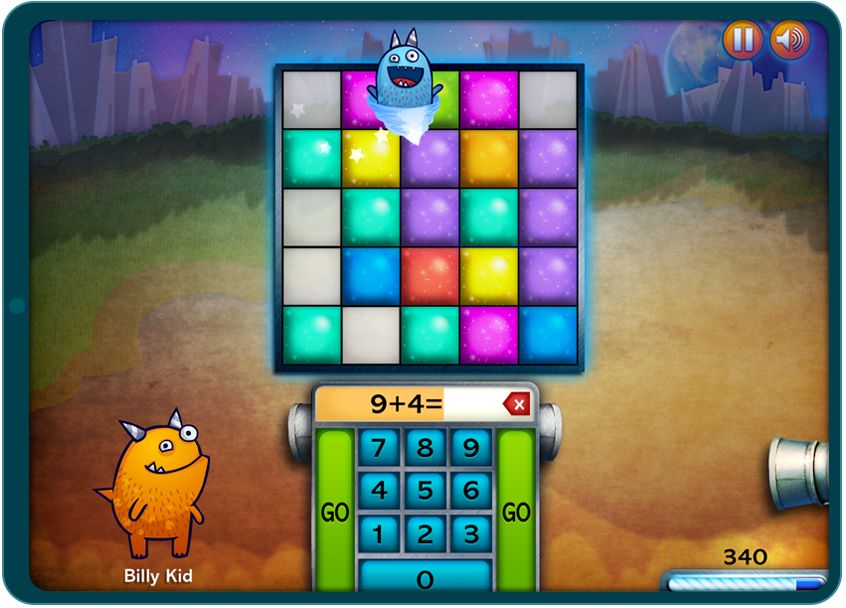Select the red tile on the board
846x608 pixels.
tap(430, 276)
